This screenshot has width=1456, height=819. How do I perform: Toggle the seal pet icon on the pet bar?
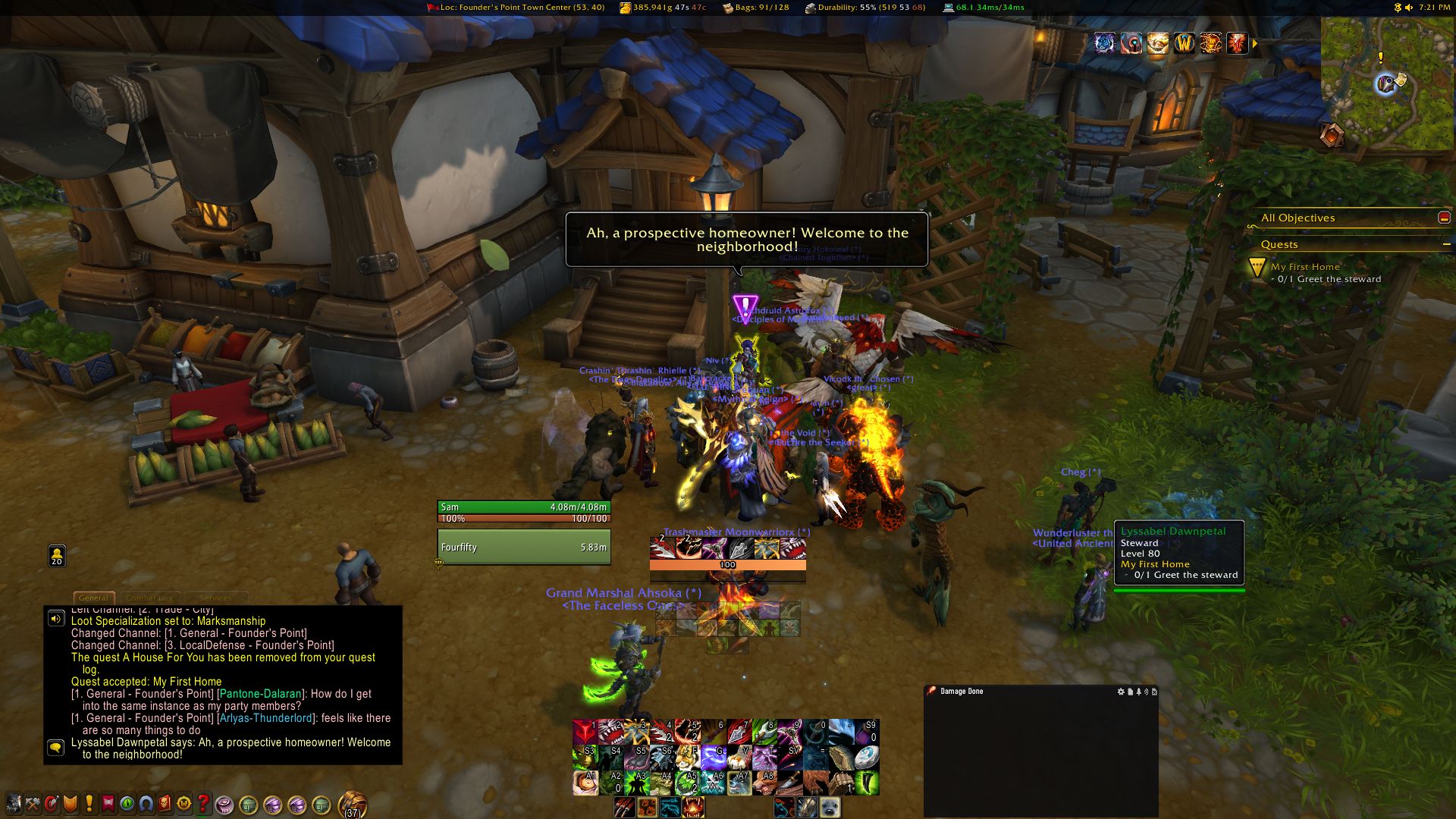point(830,808)
